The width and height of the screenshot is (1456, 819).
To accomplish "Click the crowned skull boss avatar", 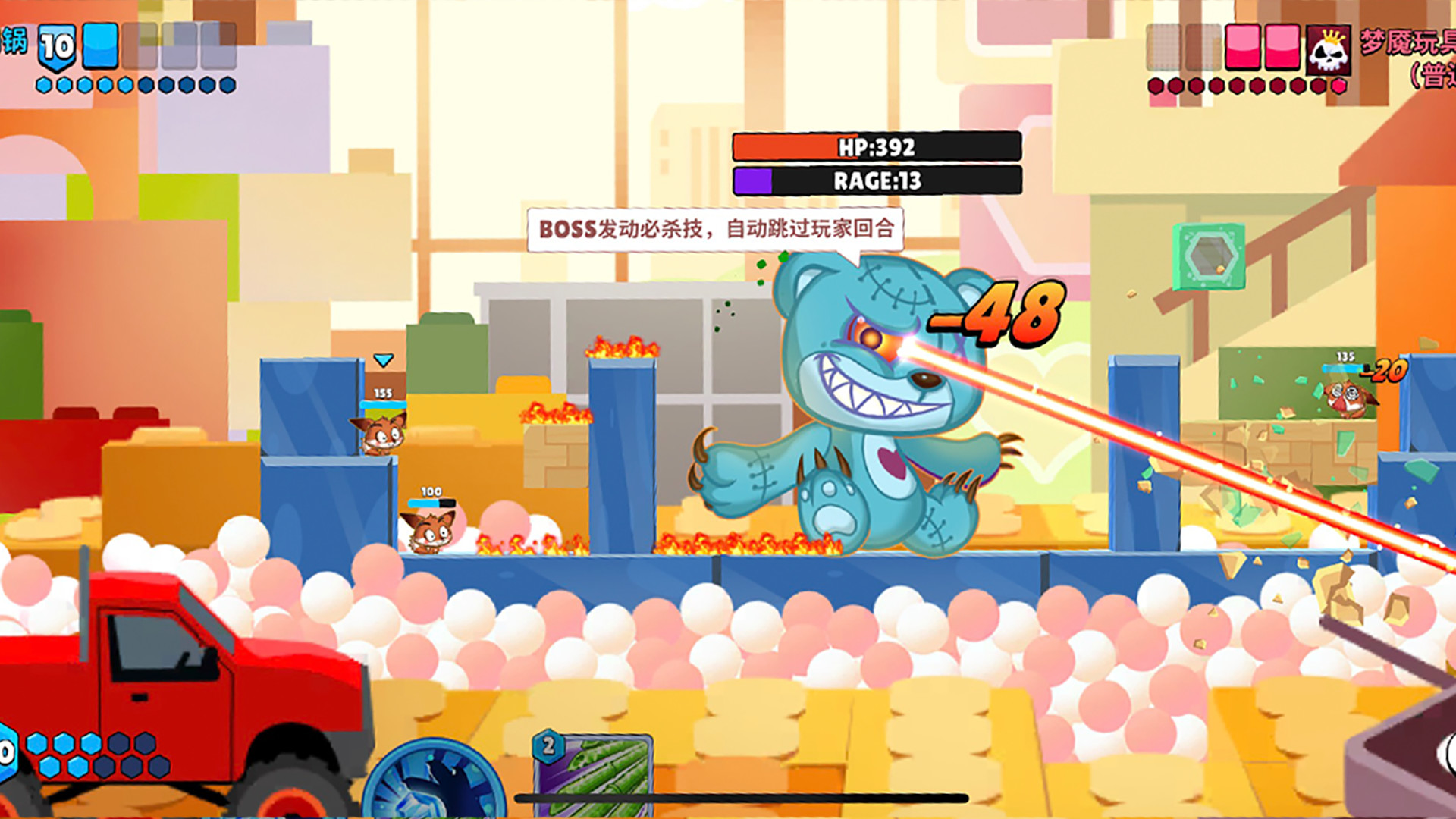I will coord(1328,50).
